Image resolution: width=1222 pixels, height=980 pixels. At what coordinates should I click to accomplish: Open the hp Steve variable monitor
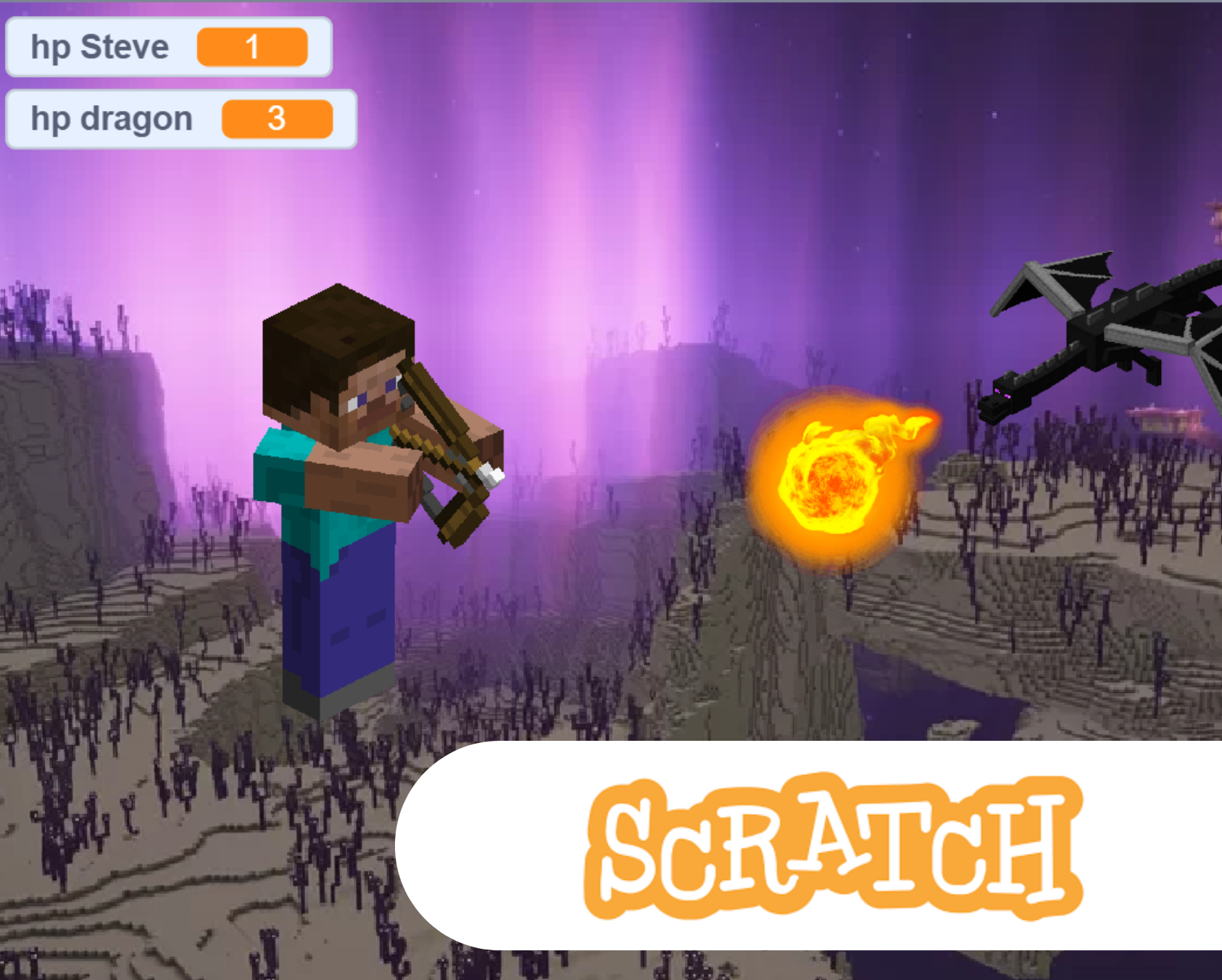coord(167,46)
